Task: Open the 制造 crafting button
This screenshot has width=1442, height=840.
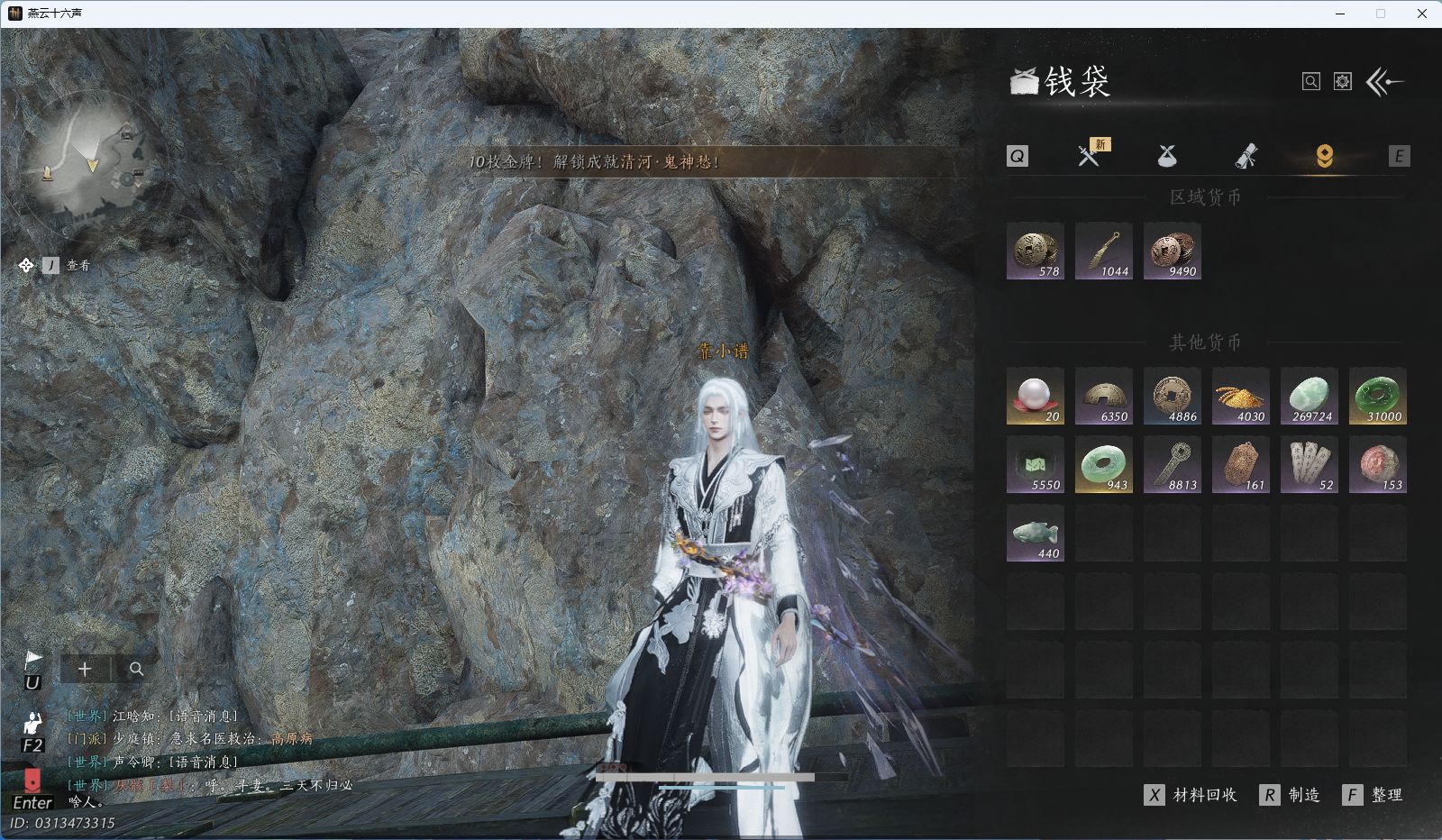Action: click(x=1291, y=795)
